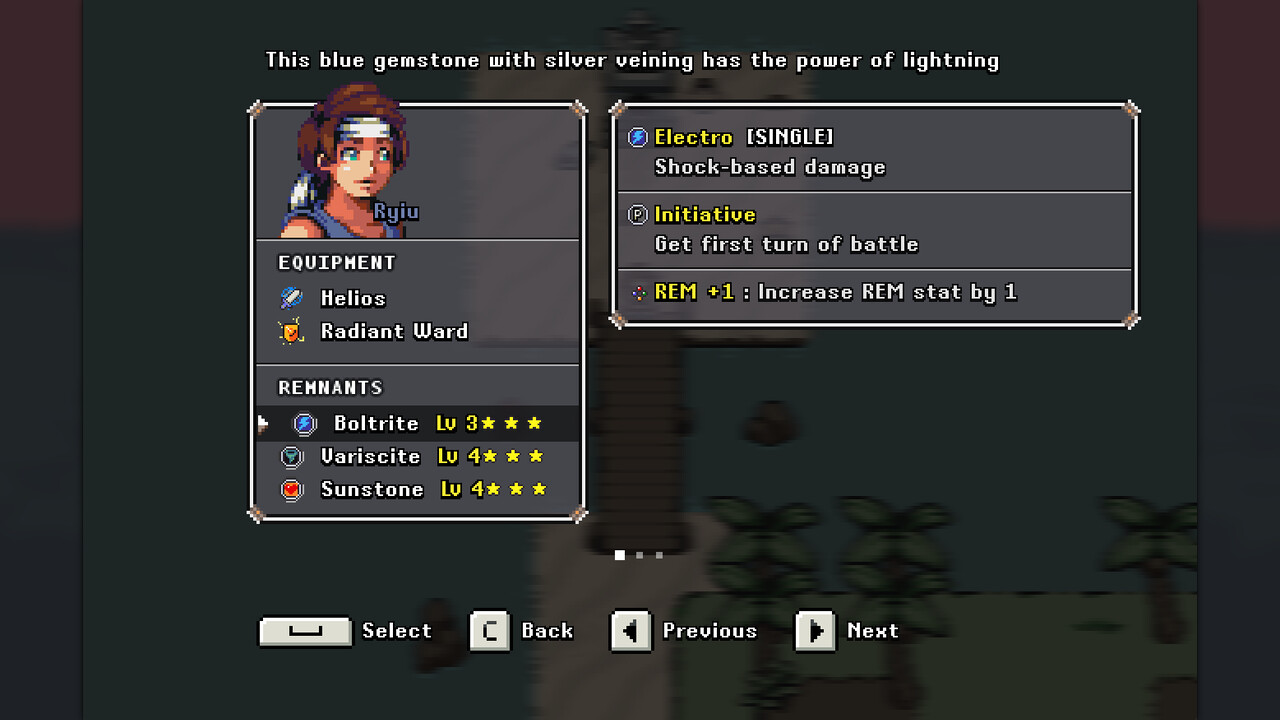This screenshot has height=720, width=1280.
Task: Click the Radiant Ward shield icon
Action: 292,331
